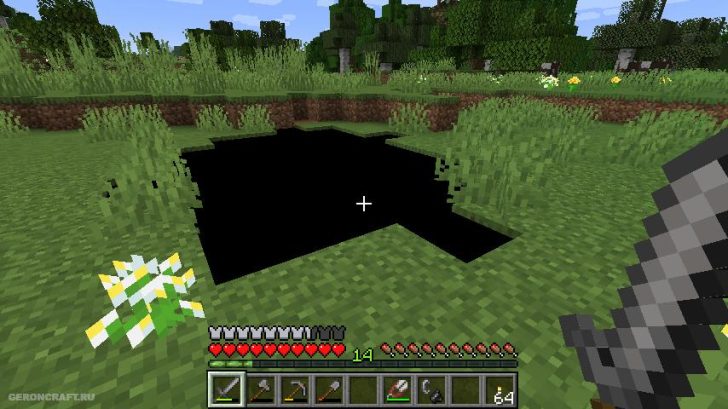Select the red-and-white tool hotbar slot
The height and width of the screenshot is (409, 728).
point(398,389)
